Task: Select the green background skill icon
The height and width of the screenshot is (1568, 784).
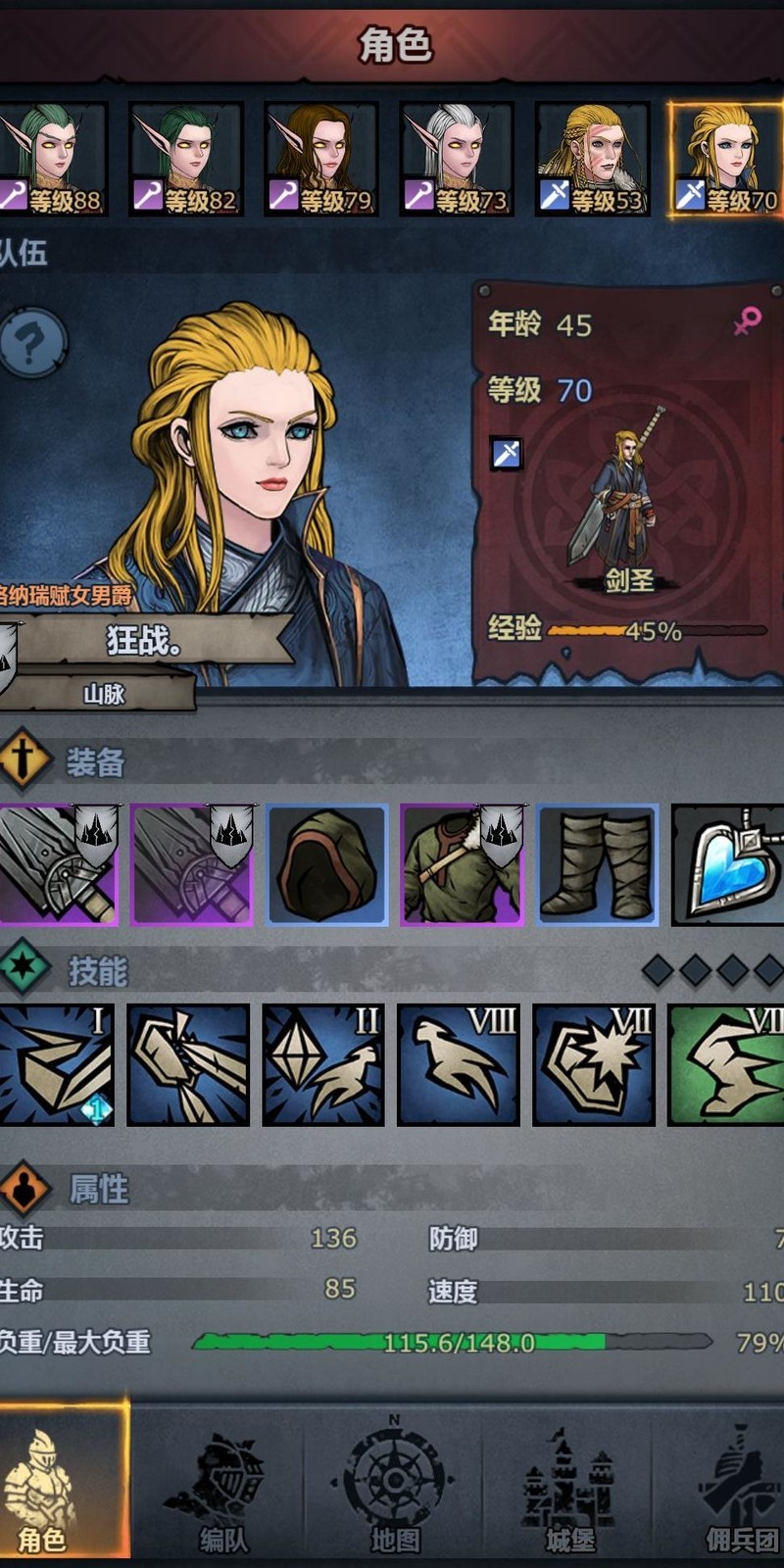Action: 727,1065
